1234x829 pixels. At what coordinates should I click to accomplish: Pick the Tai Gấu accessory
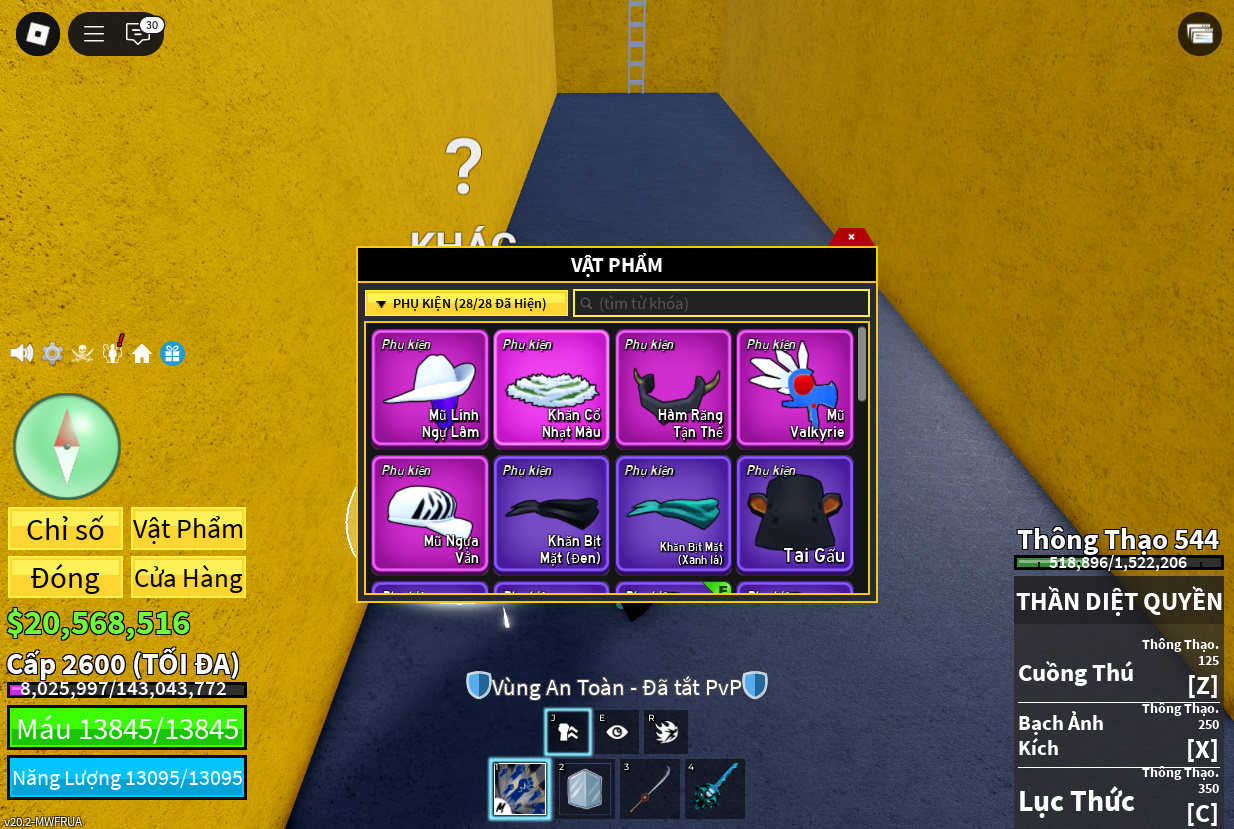(x=795, y=514)
